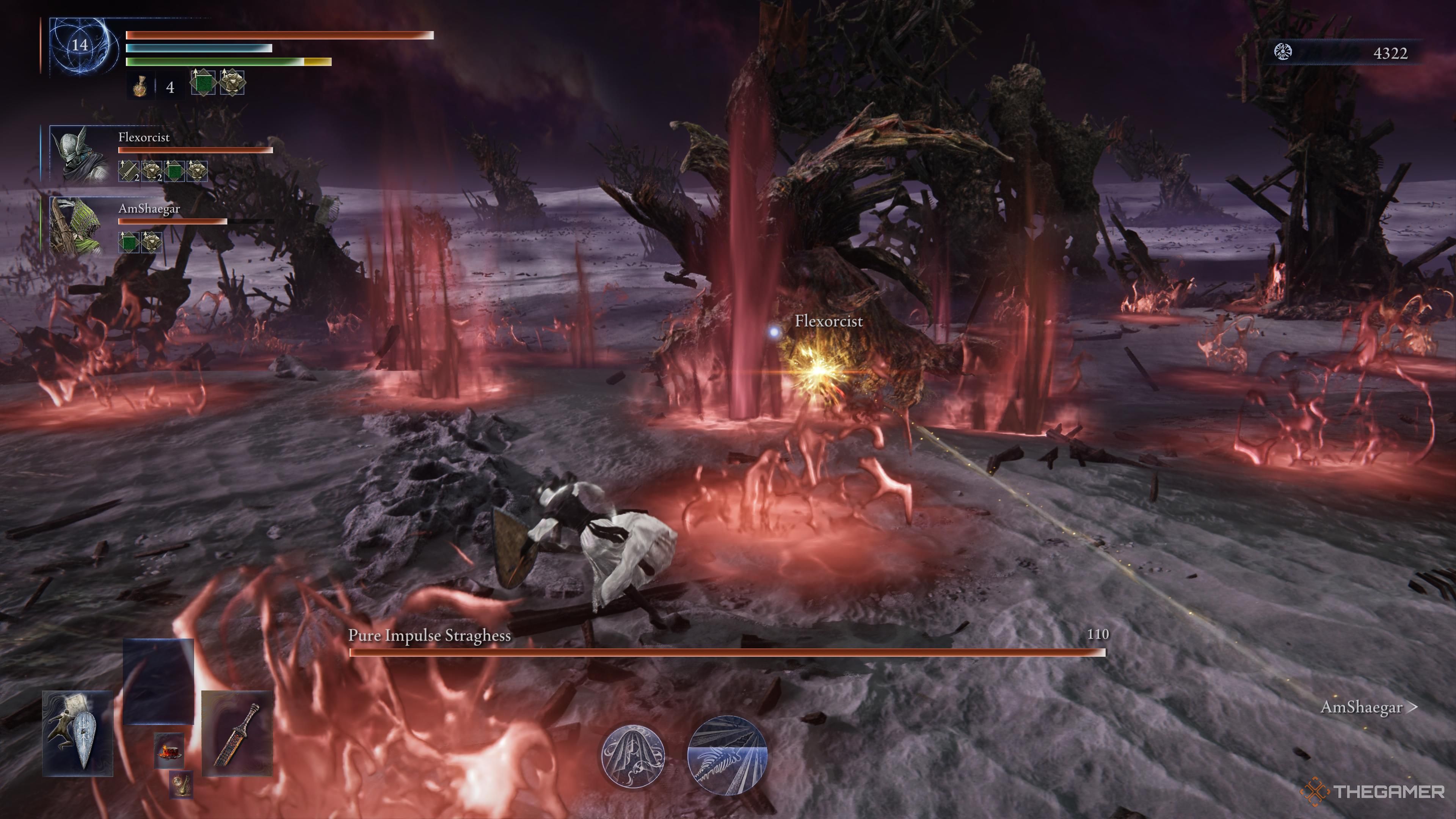The height and width of the screenshot is (819, 1456).
Task: Toggle Flexorcist's green shield buff icon
Action: click(x=175, y=171)
